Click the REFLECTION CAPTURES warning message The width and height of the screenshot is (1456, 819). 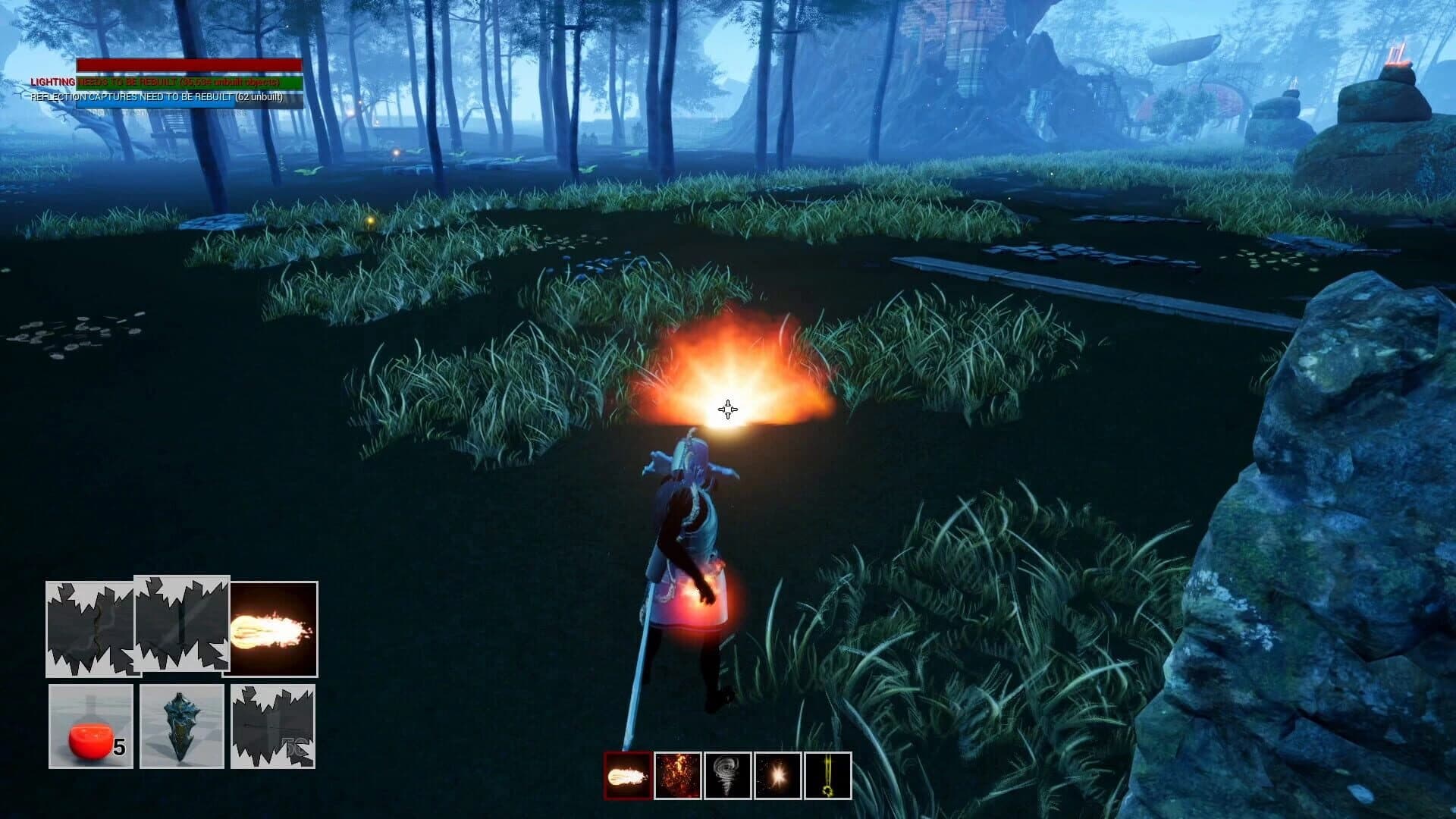pyautogui.click(x=155, y=97)
